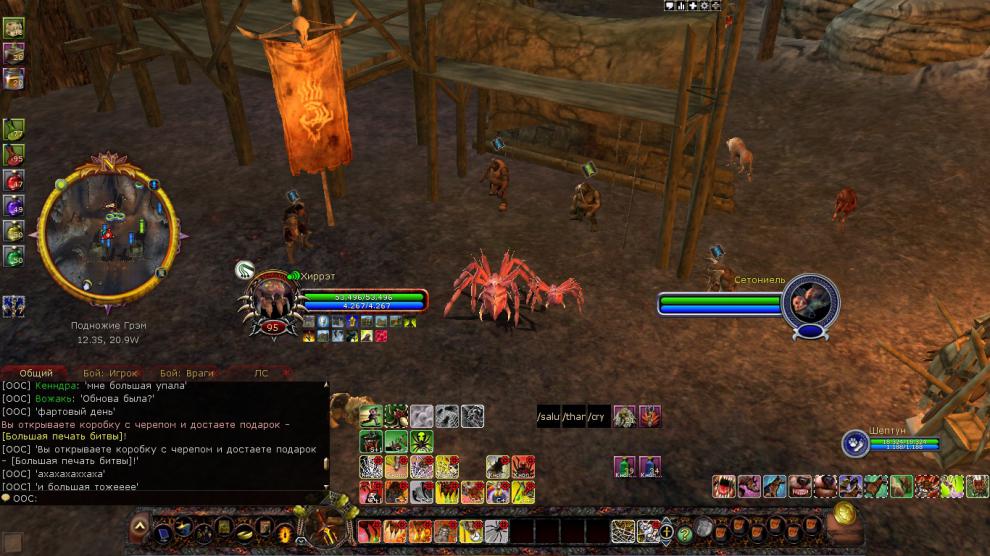Screen dimensions: 990x556
Task: Open the gold coin store button
Action: point(846,513)
